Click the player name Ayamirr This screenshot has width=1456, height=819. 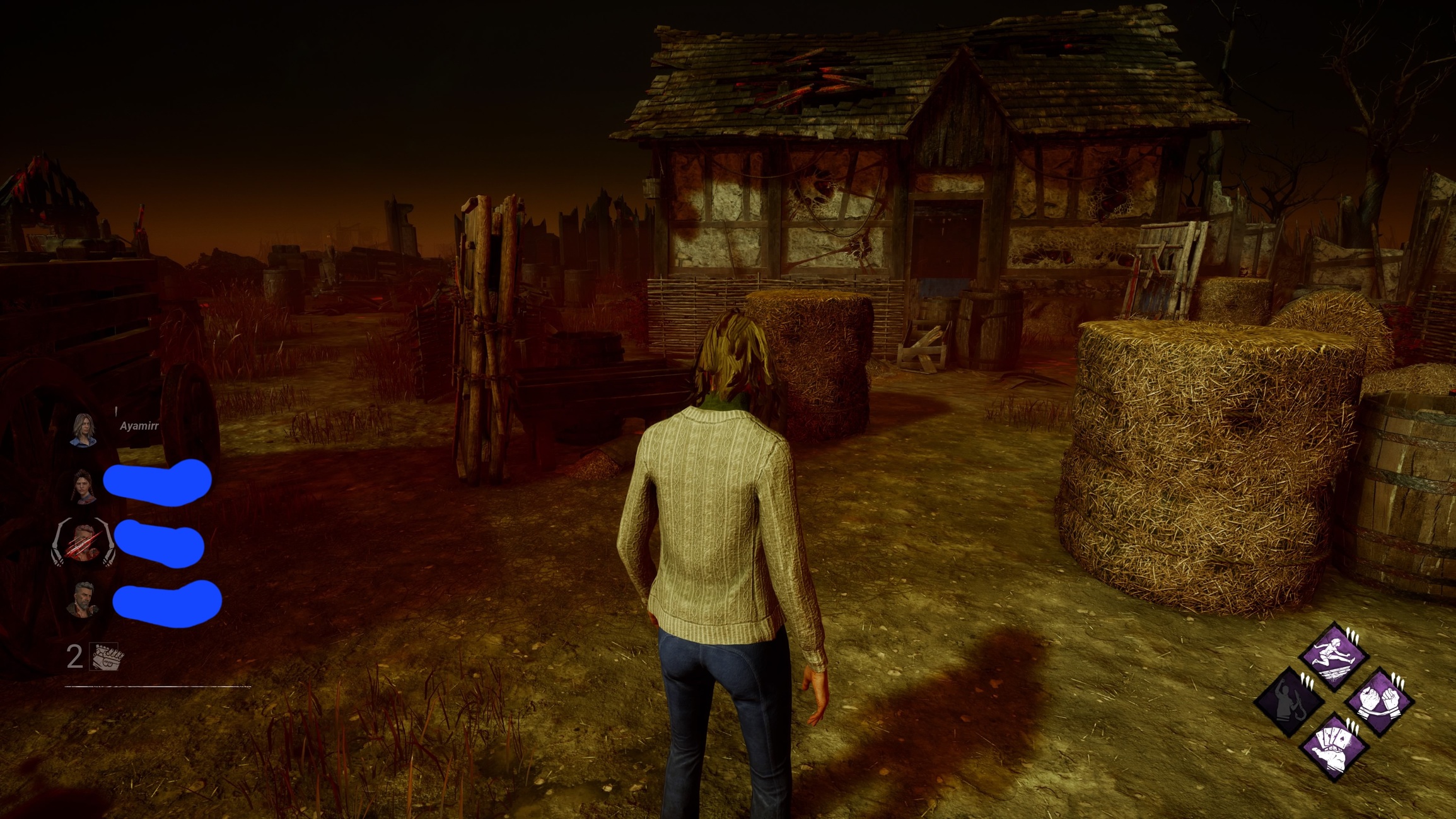click(x=139, y=426)
